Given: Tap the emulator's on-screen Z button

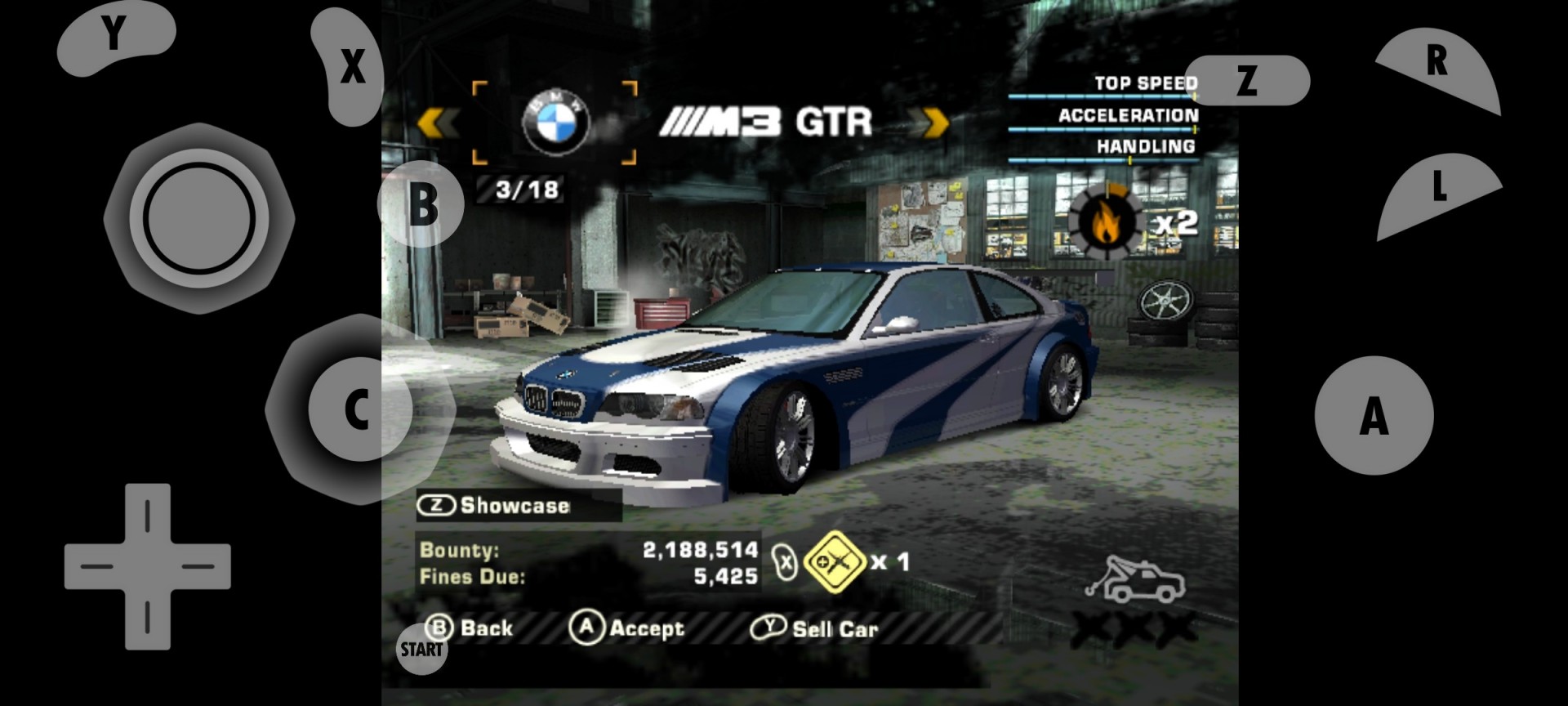Looking at the screenshot, I should [1246, 80].
